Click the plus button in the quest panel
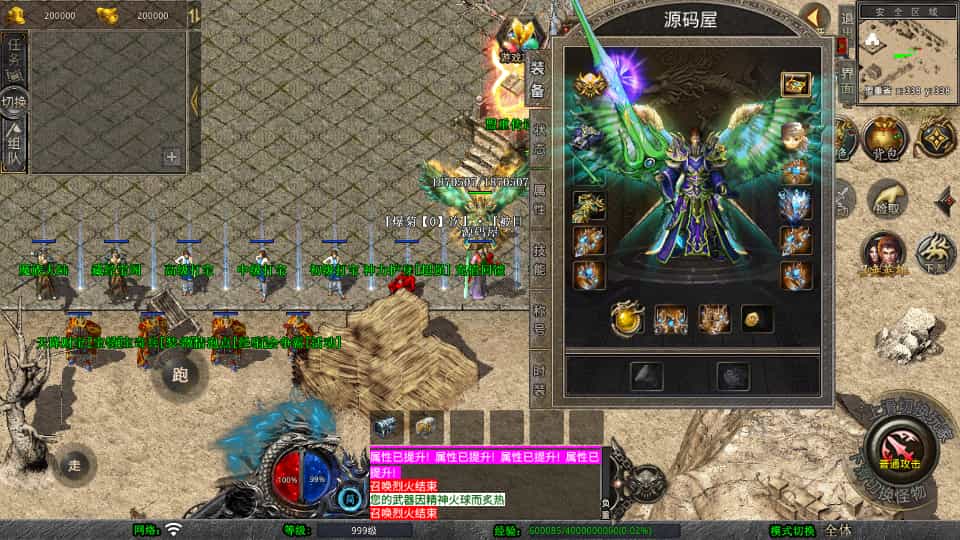The height and width of the screenshot is (540, 960). pyautogui.click(x=172, y=156)
